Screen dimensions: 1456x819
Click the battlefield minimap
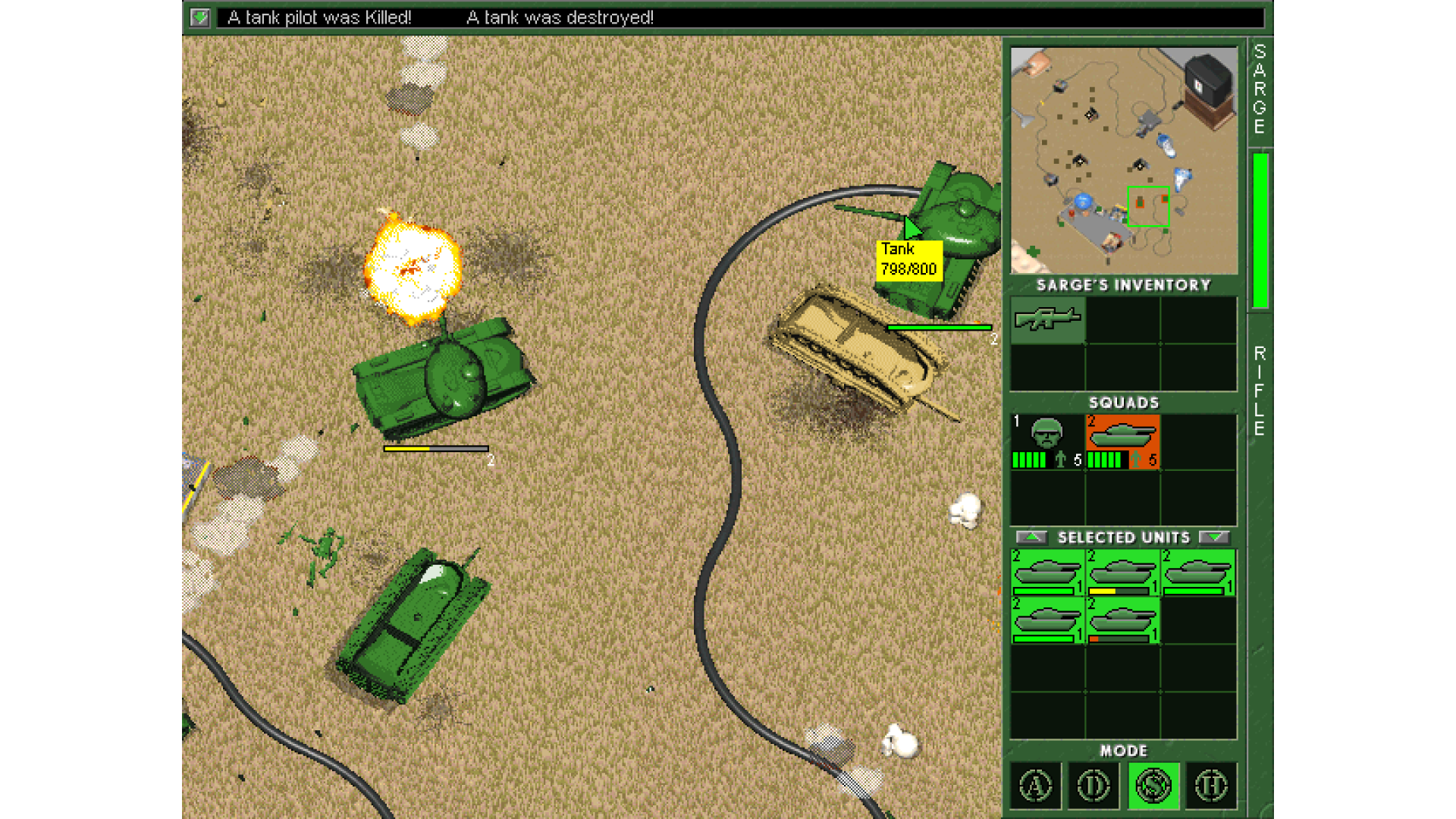[x=1124, y=160]
